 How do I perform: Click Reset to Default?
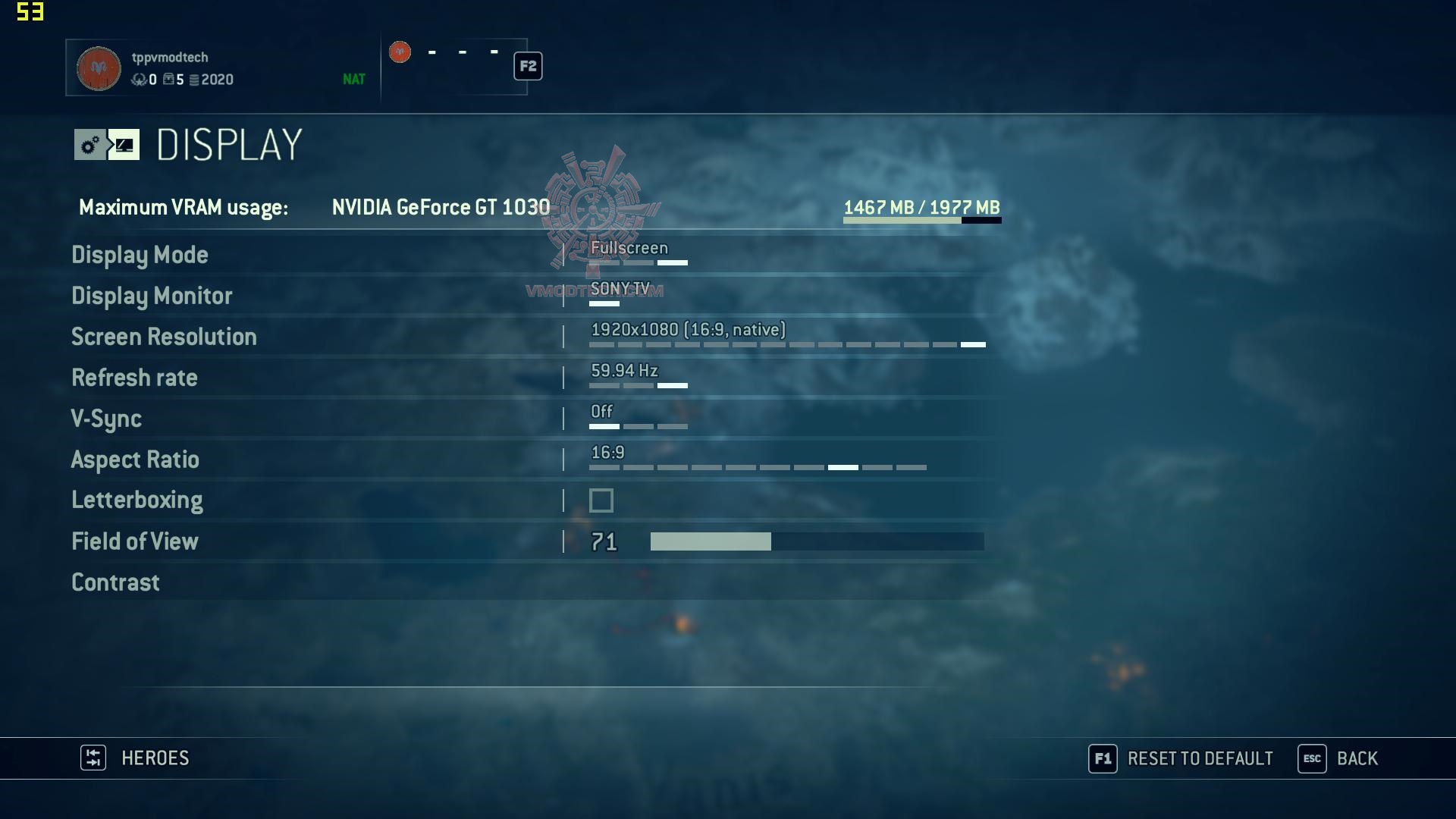tap(1181, 759)
